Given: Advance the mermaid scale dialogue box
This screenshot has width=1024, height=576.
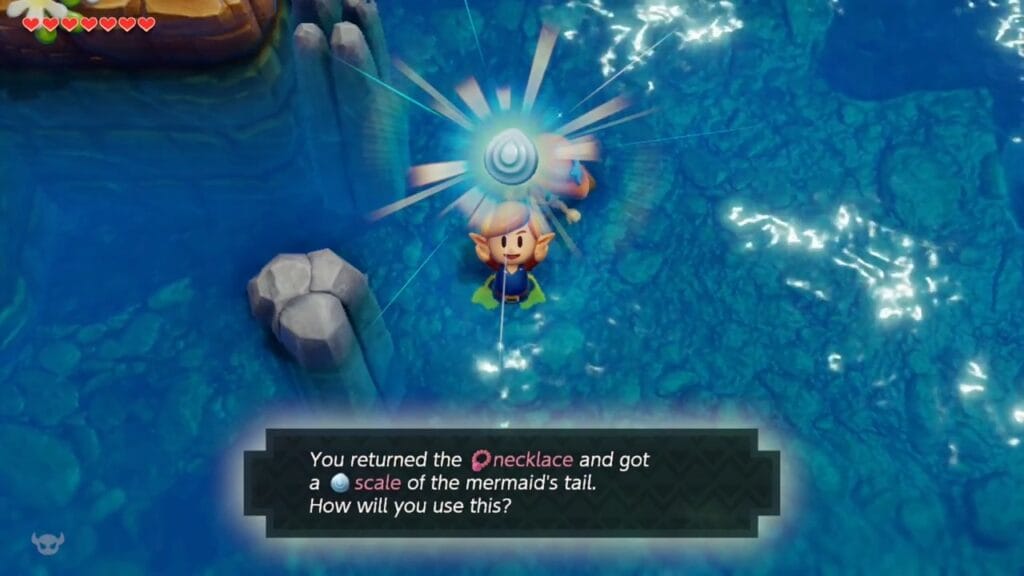Looking at the screenshot, I should (x=511, y=483).
